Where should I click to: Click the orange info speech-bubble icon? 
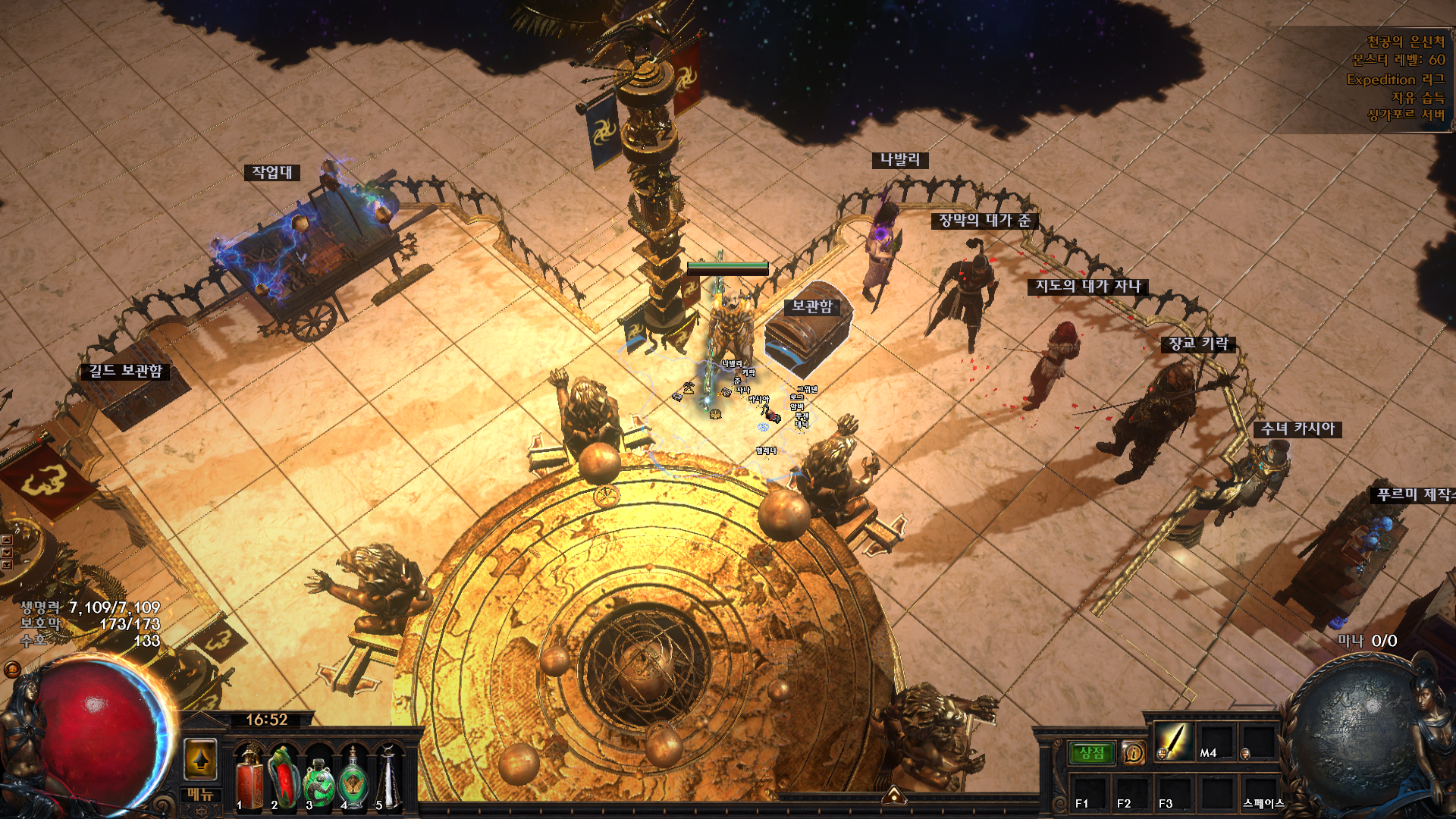[x=1133, y=753]
